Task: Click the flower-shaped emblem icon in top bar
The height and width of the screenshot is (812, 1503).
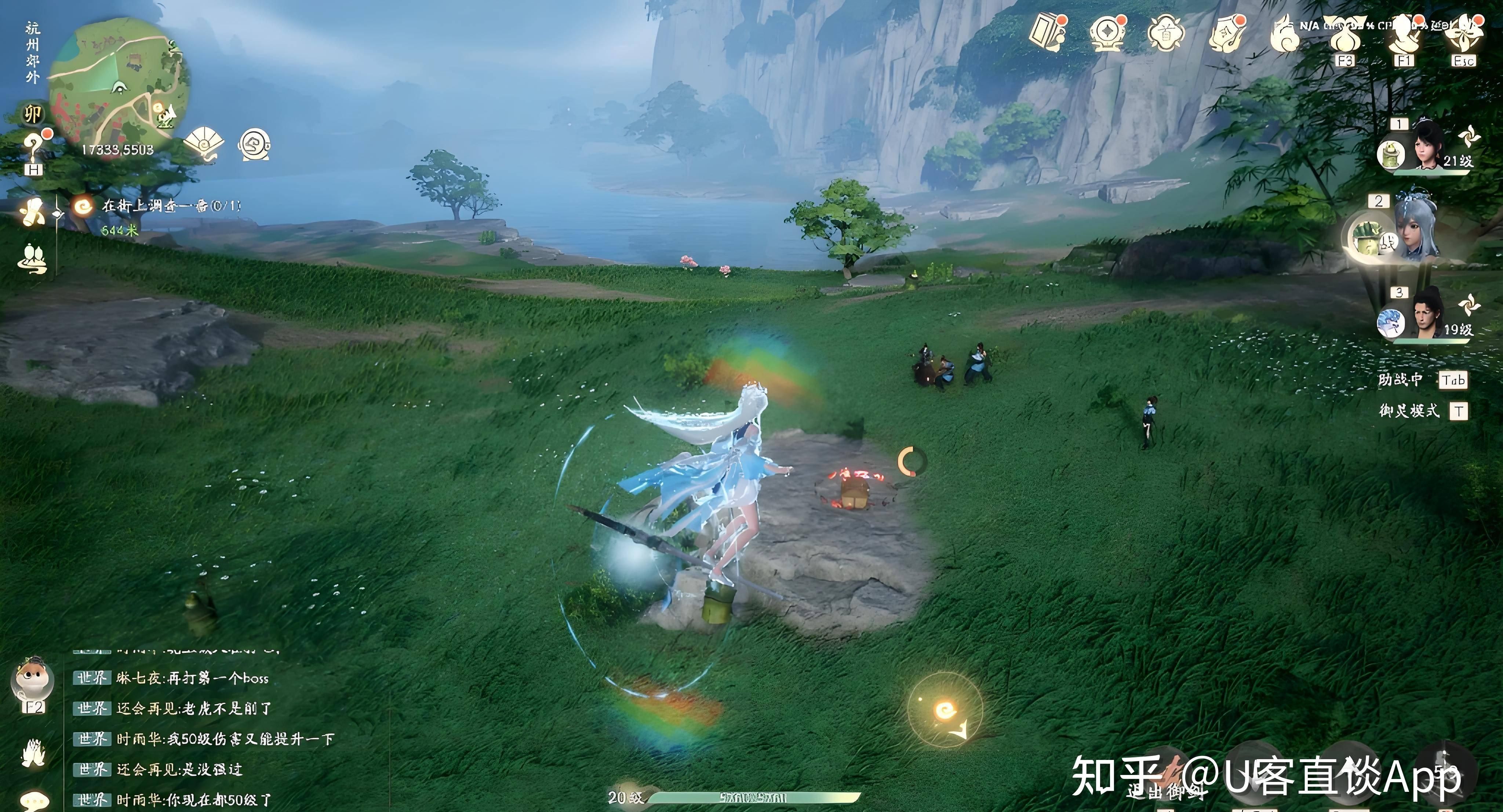Action: pos(1165,33)
